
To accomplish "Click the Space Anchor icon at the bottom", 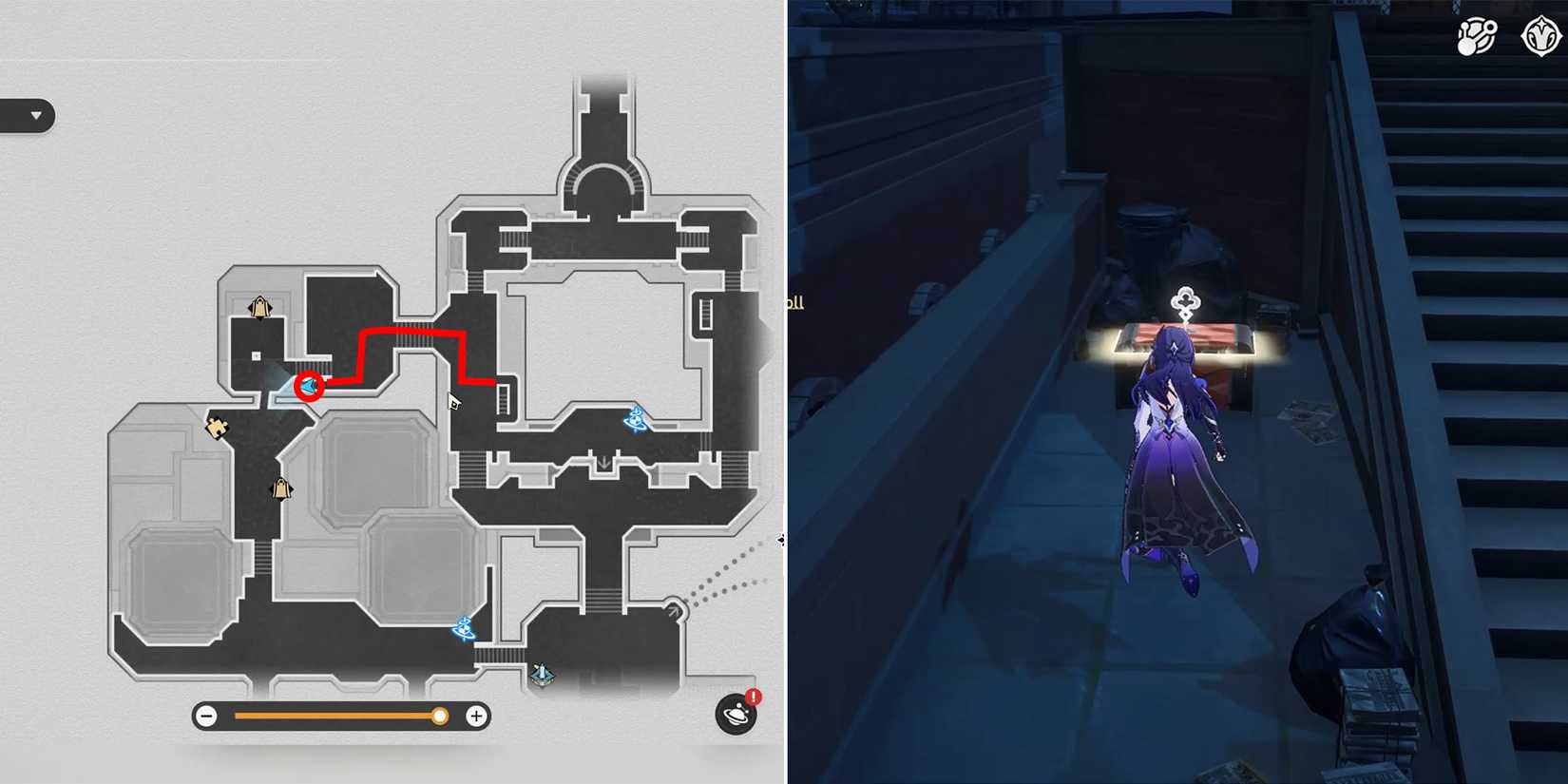I will [x=541, y=672].
